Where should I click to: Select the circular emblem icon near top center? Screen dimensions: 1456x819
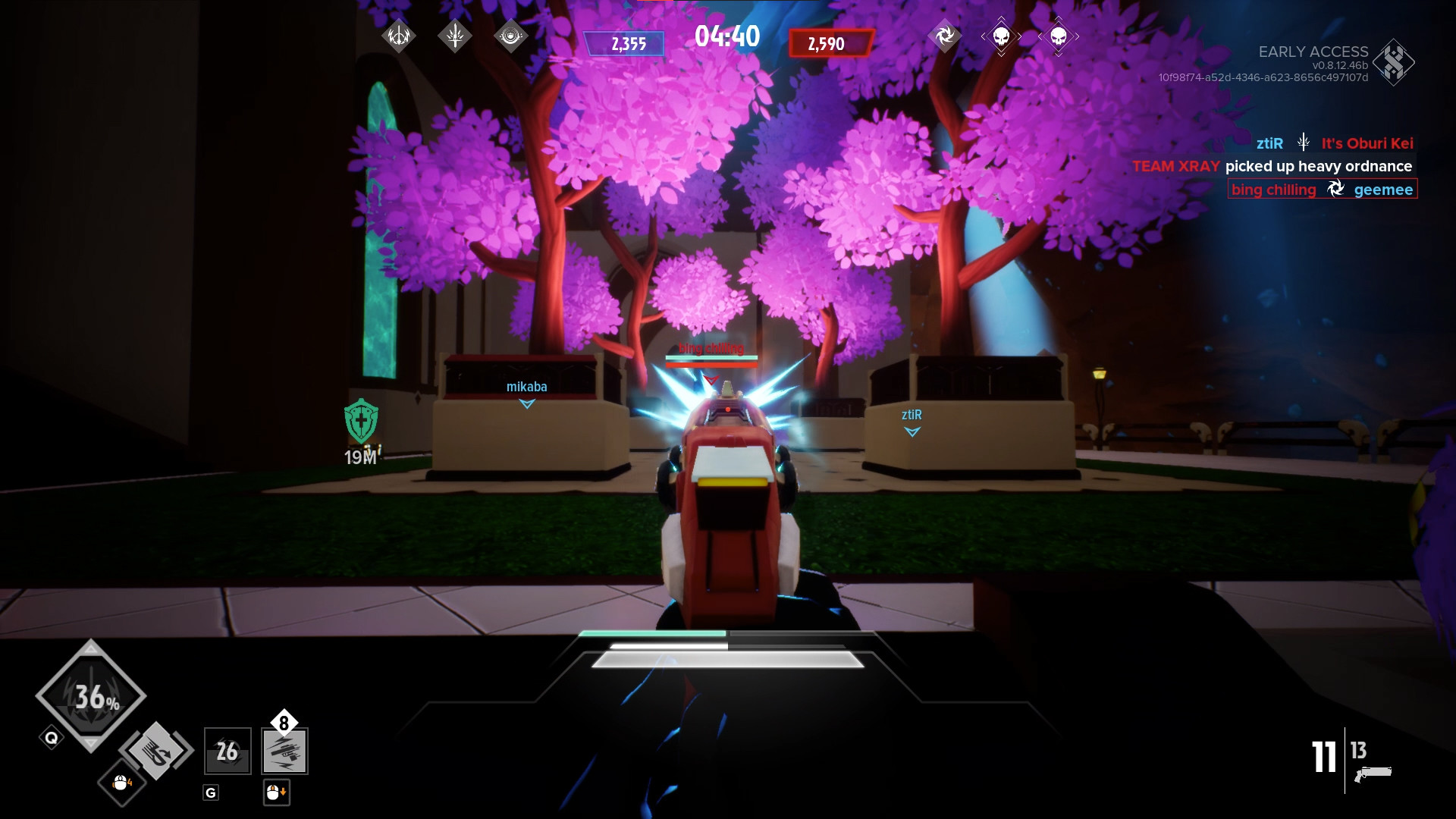(510, 35)
